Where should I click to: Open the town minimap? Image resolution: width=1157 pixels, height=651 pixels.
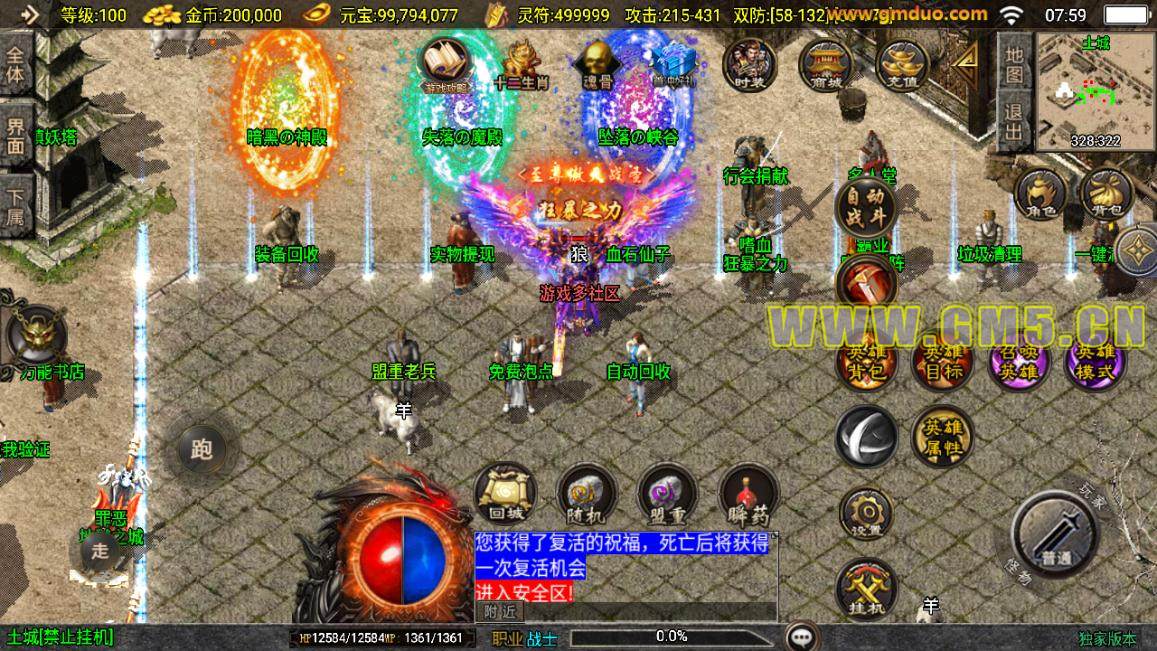coord(1095,90)
